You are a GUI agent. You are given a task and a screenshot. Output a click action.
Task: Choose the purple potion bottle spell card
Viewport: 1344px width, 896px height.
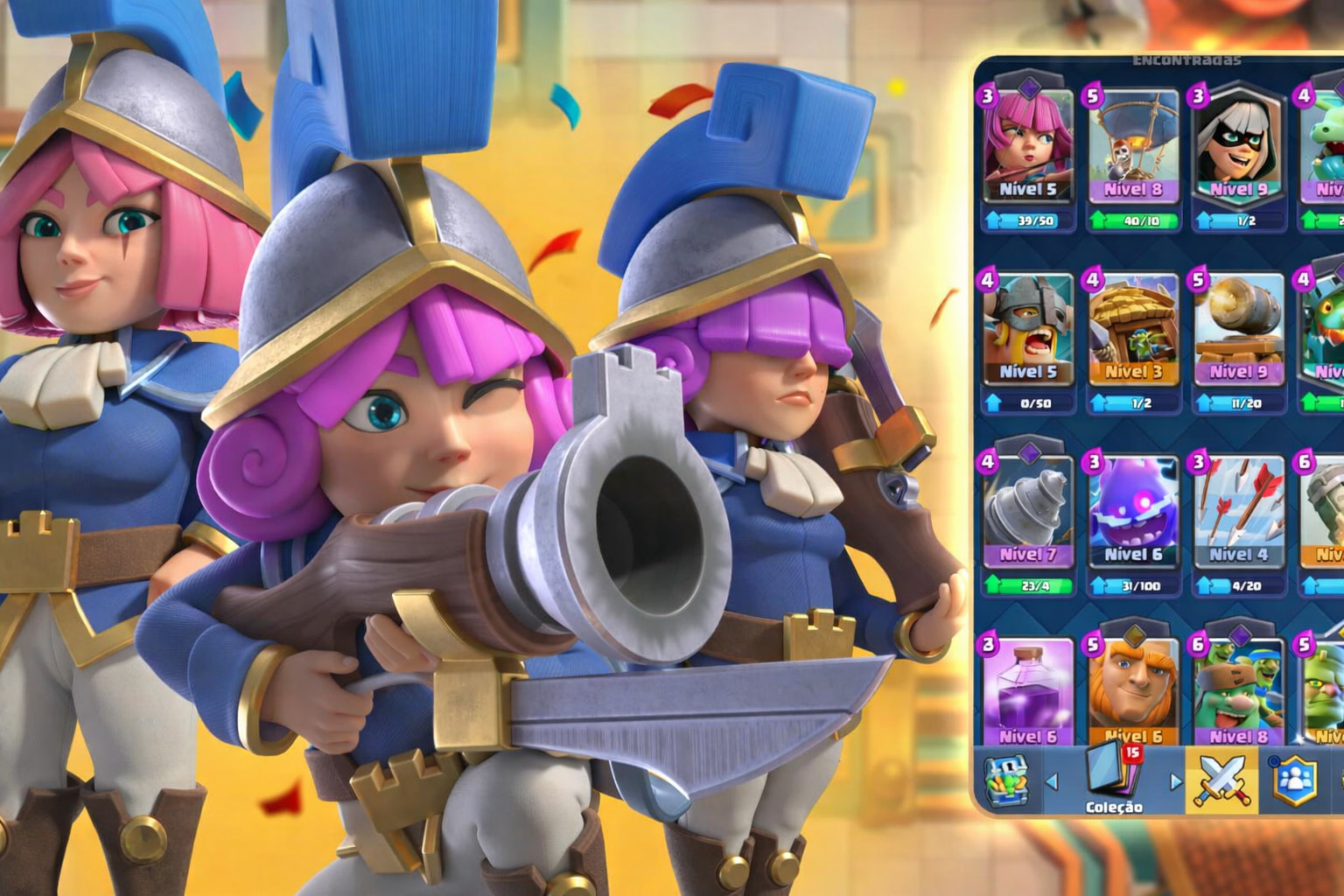point(1027,693)
